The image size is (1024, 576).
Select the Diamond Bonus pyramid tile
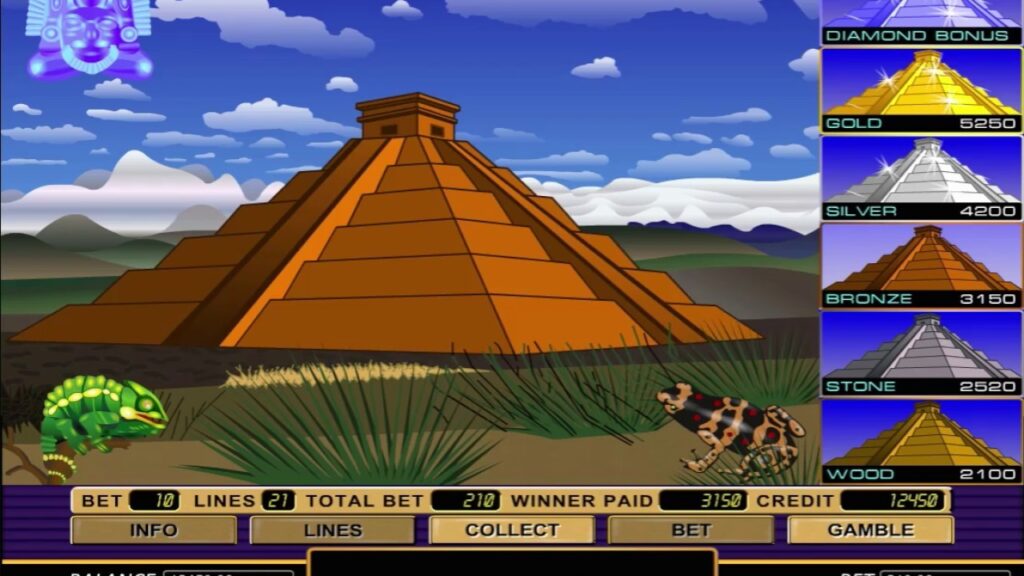pyautogui.click(x=921, y=21)
